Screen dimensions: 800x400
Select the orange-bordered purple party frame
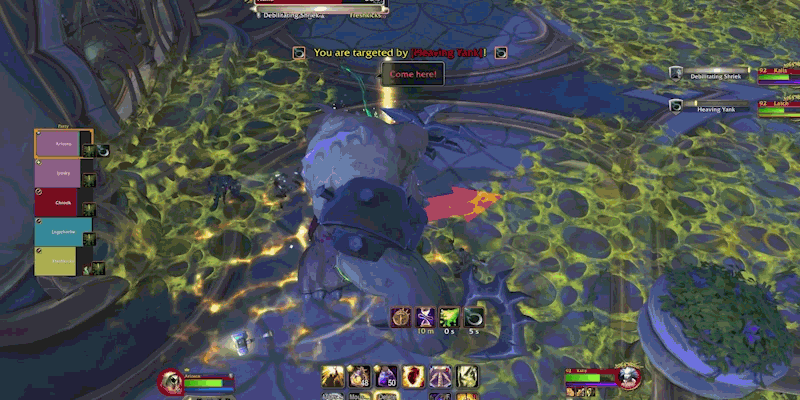click(x=63, y=143)
